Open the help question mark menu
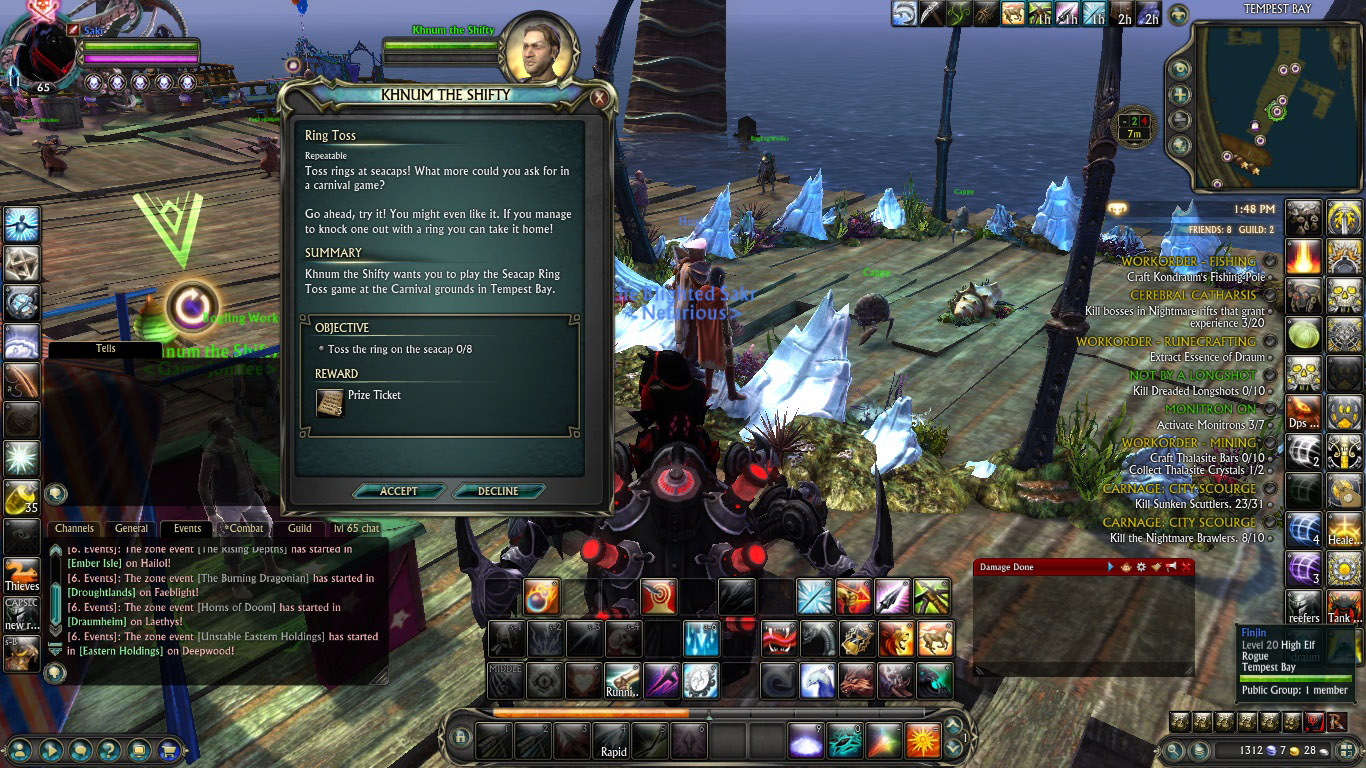 [x=109, y=749]
